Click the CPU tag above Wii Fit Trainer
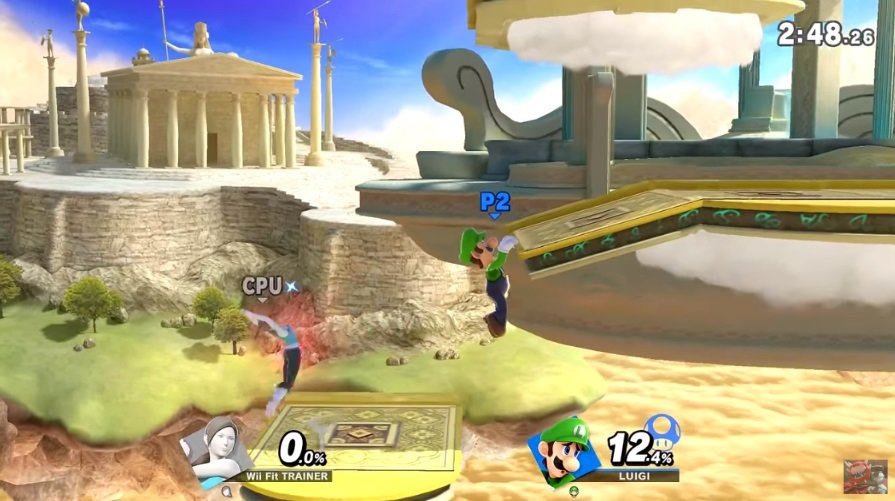Viewport: 895px width, 501px height. [262, 286]
